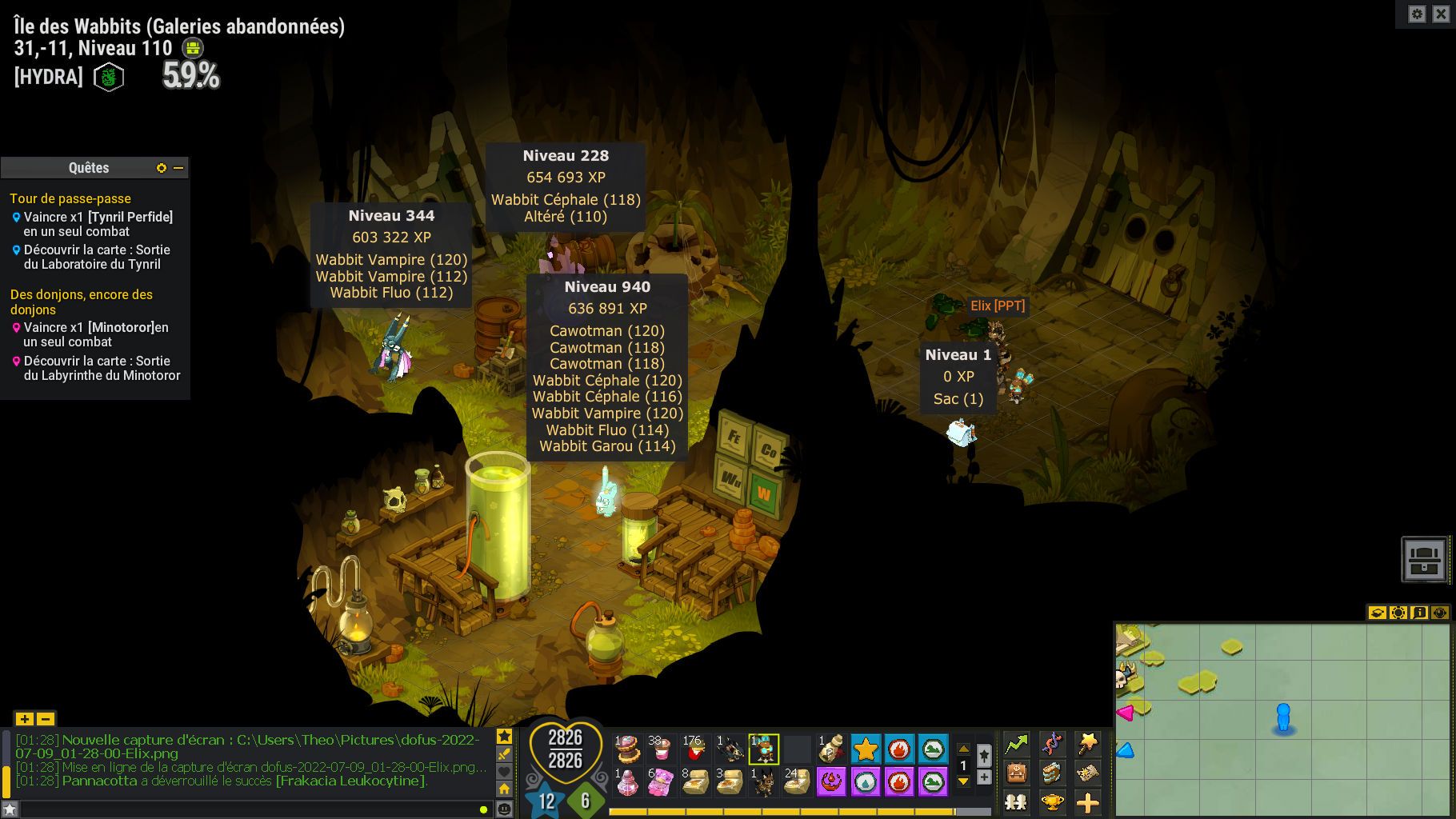Switch to the next shortcut bar page
The height and width of the screenshot is (819, 1456).
click(963, 781)
